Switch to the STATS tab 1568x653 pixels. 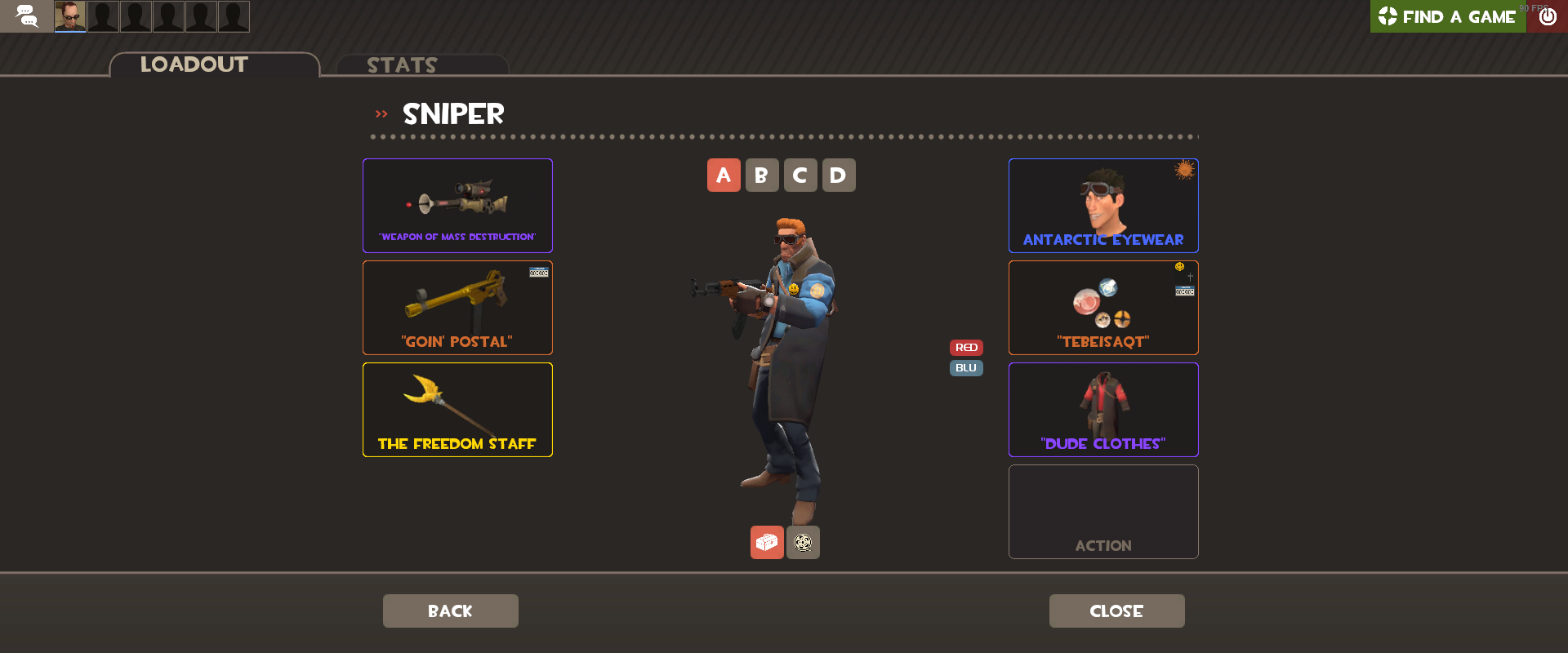pyautogui.click(x=402, y=65)
